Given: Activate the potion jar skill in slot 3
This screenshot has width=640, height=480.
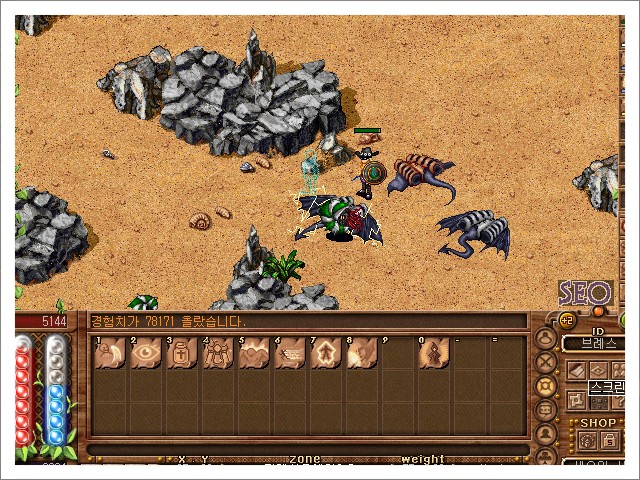Looking at the screenshot, I should 182,353.
